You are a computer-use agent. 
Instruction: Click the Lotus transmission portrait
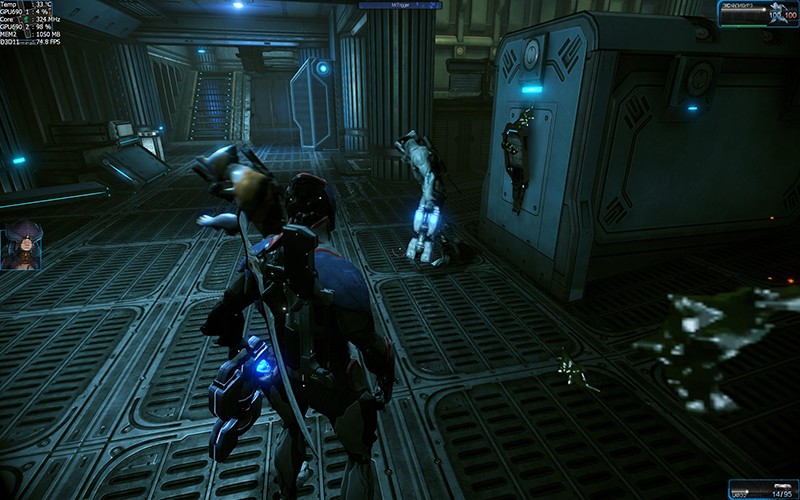click(21, 245)
